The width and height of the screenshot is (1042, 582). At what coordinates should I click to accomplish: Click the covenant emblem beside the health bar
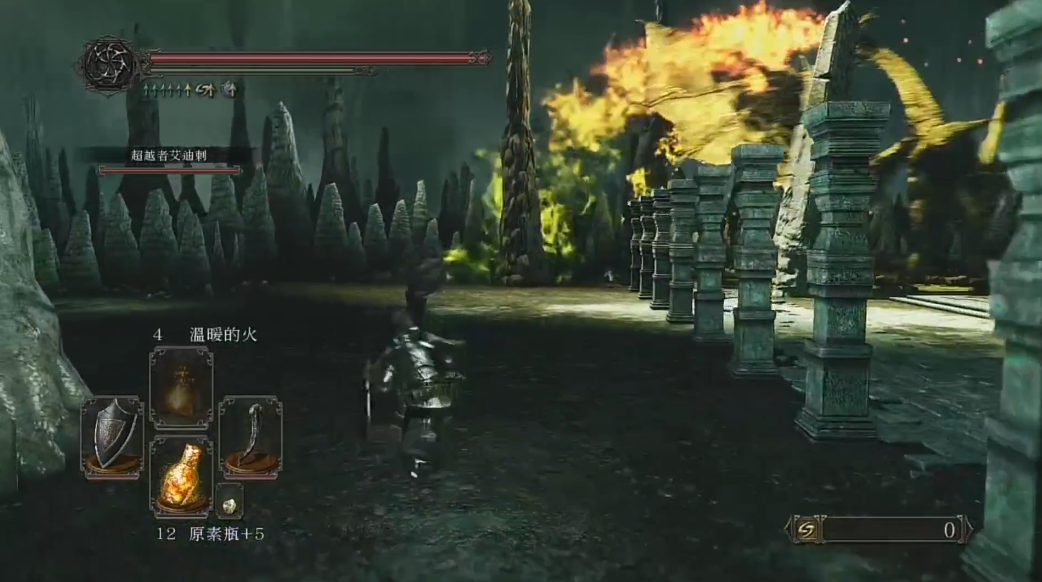109,65
